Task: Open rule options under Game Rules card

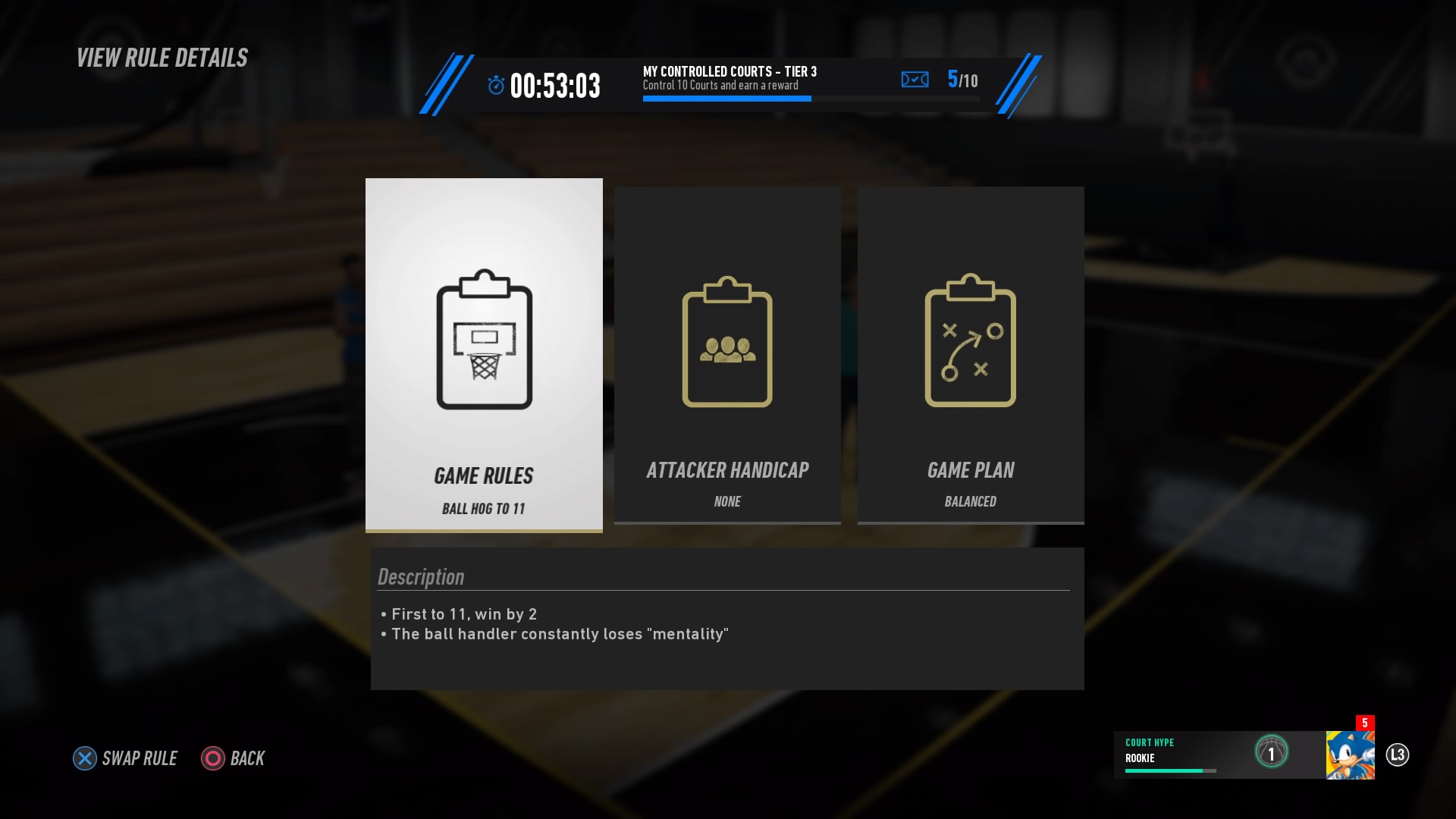Action: click(x=483, y=475)
